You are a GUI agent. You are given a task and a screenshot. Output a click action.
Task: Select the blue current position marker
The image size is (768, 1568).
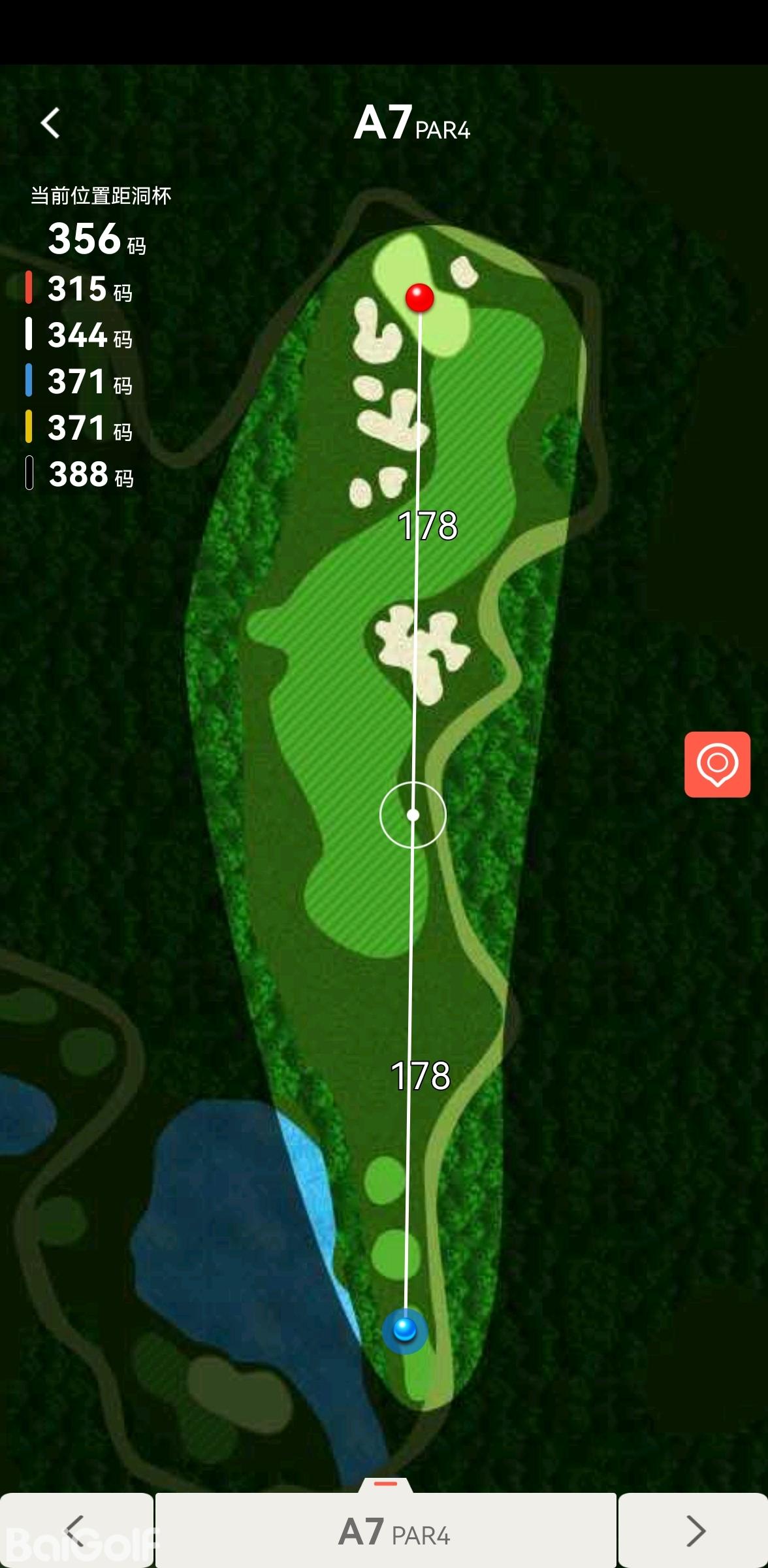[x=405, y=1329]
